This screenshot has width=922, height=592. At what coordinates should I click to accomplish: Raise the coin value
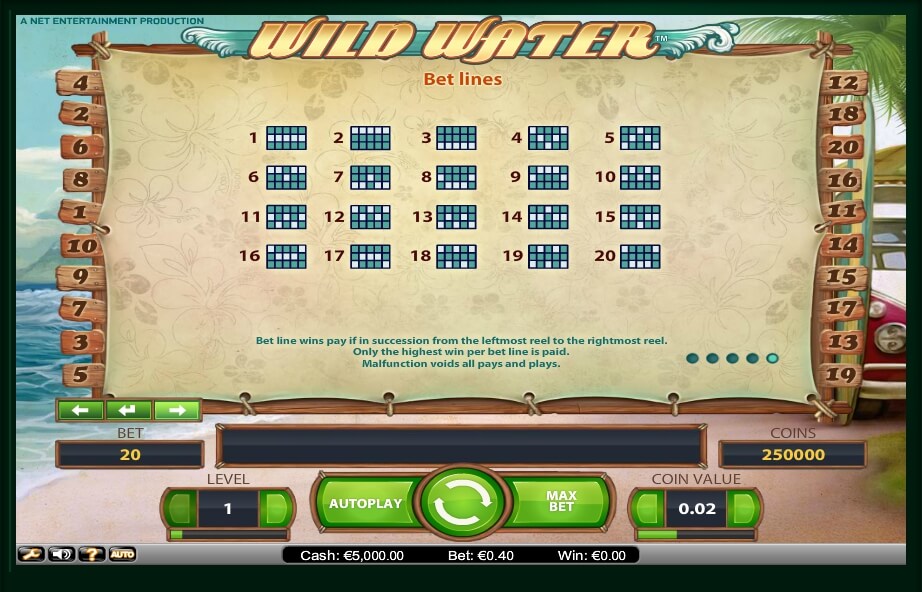pyautogui.click(x=741, y=508)
